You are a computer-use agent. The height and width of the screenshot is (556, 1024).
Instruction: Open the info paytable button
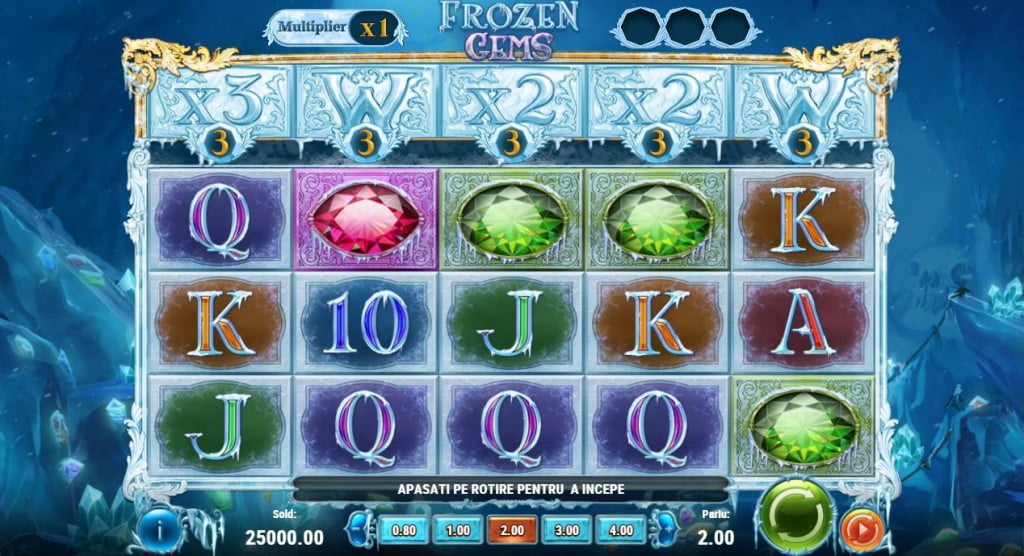tap(158, 529)
